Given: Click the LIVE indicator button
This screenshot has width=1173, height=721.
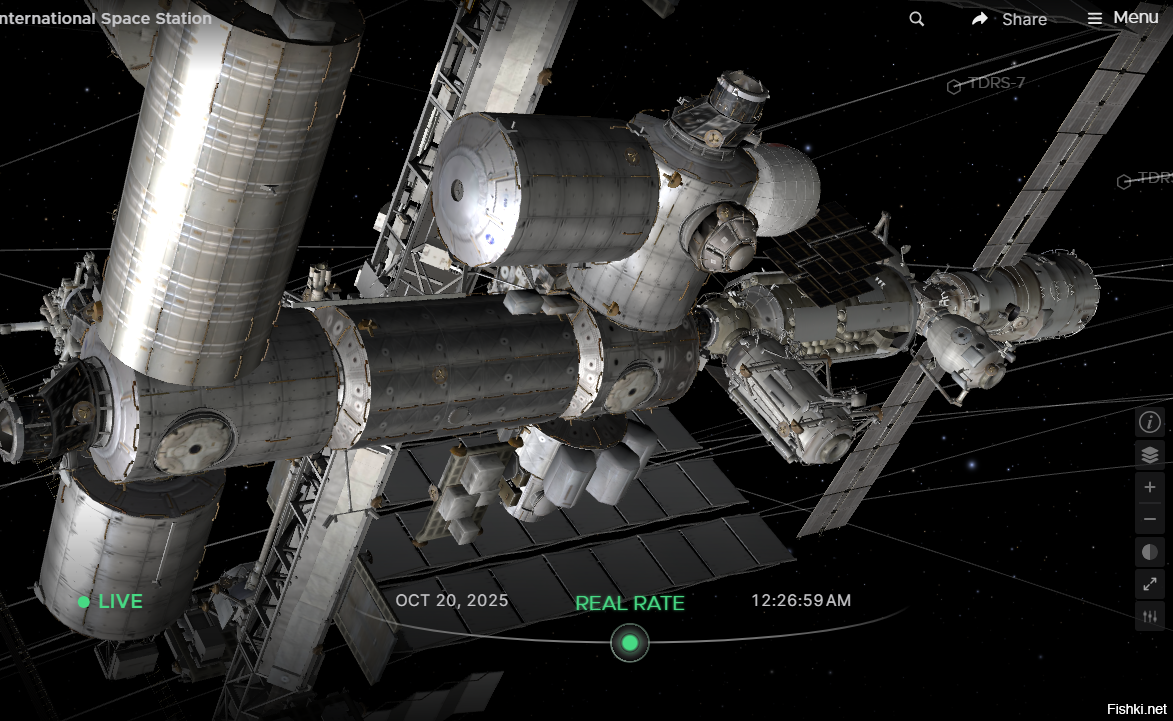Looking at the screenshot, I should (x=111, y=602).
